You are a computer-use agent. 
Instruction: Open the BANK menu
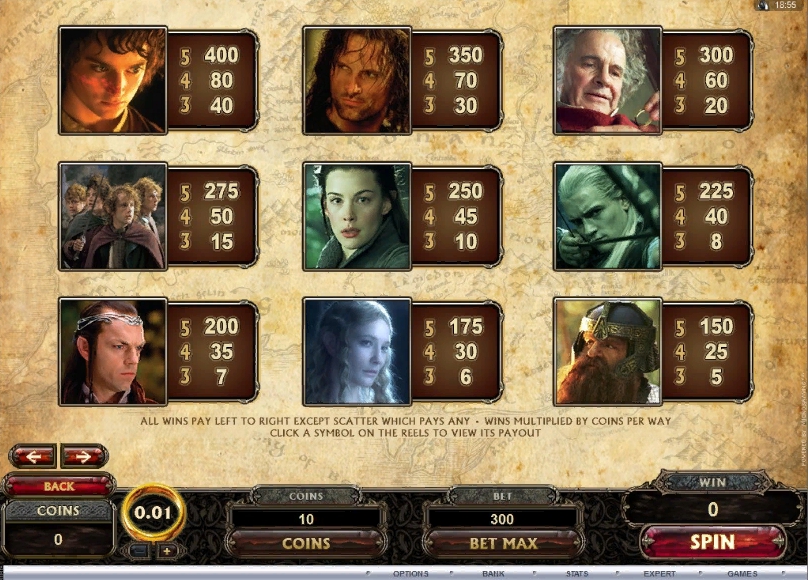coord(493,574)
